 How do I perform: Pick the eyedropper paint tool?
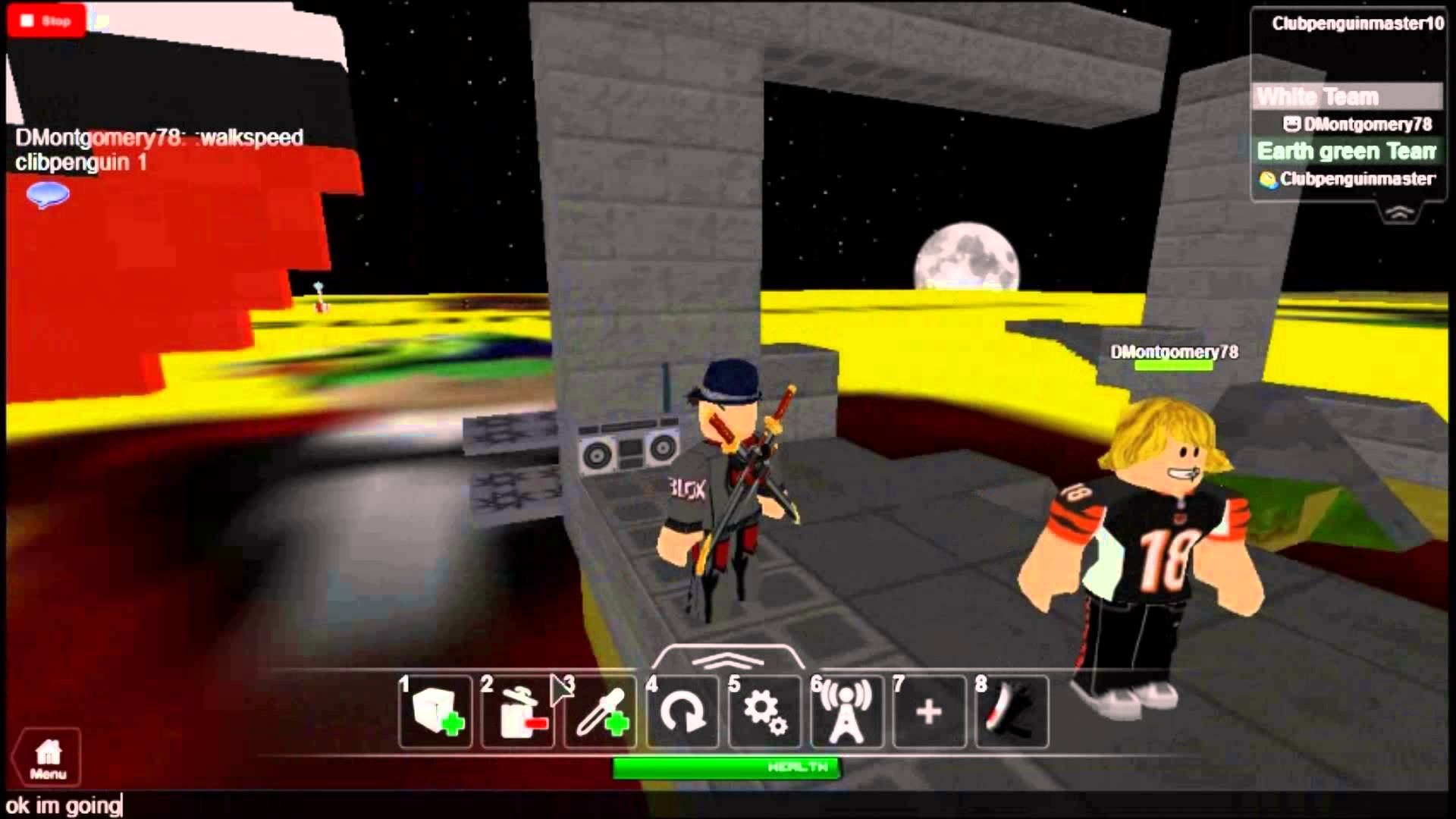coord(601,712)
